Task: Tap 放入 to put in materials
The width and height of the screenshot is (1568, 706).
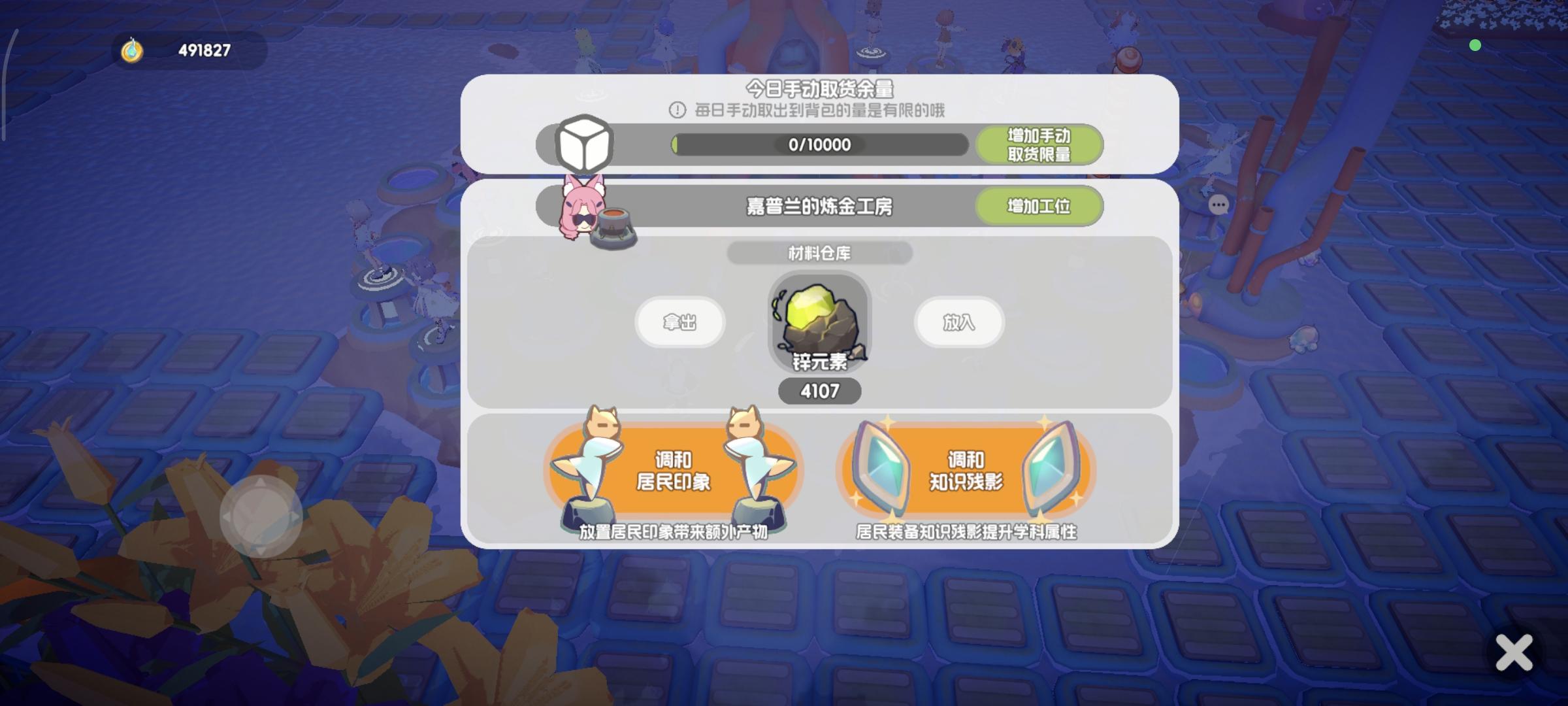Action: tap(958, 322)
